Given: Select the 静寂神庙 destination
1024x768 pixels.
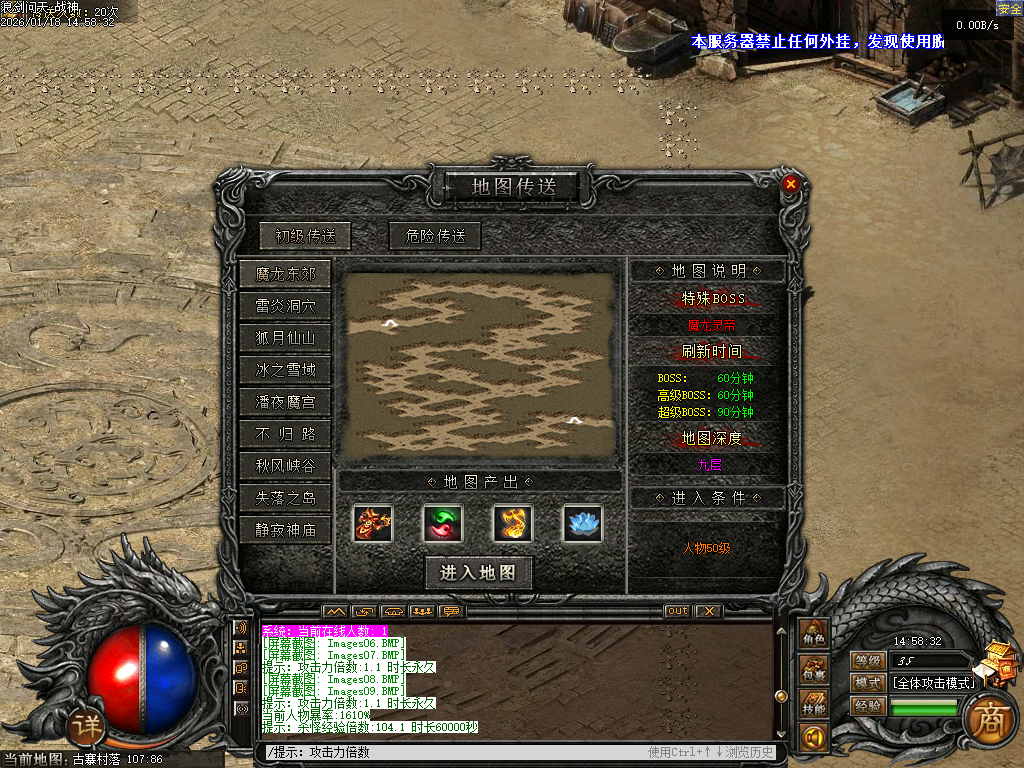Looking at the screenshot, I should click(x=285, y=530).
